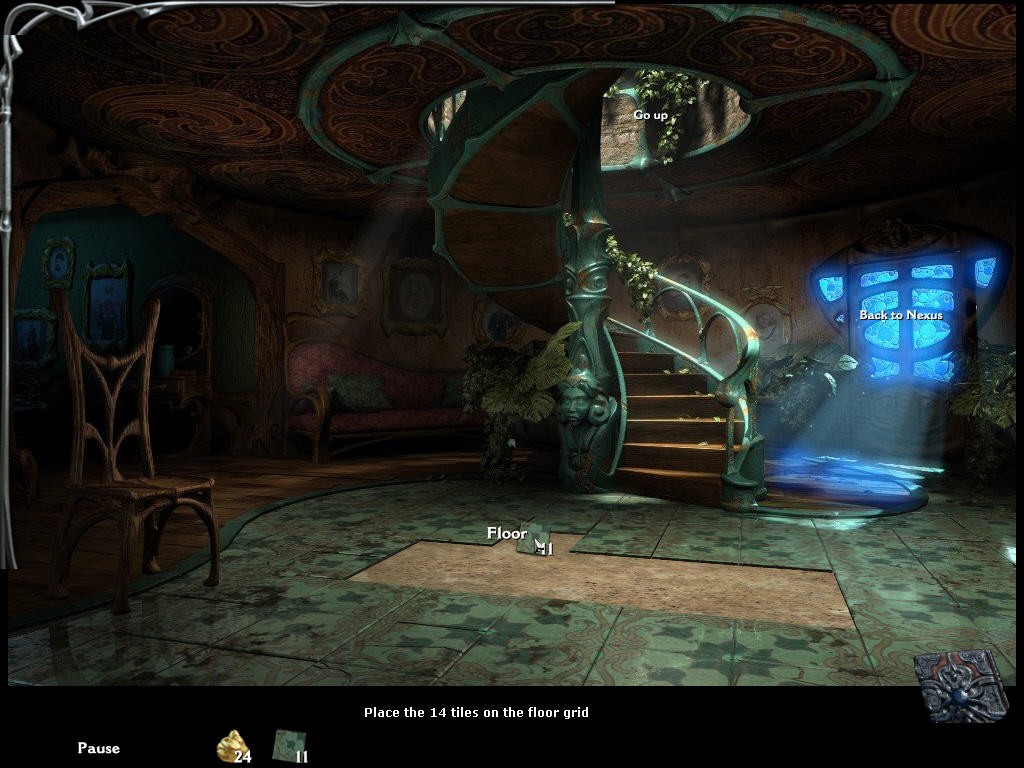Activate the "Back to Nexus" exit
1024x768 pixels.
[x=901, y=315]
